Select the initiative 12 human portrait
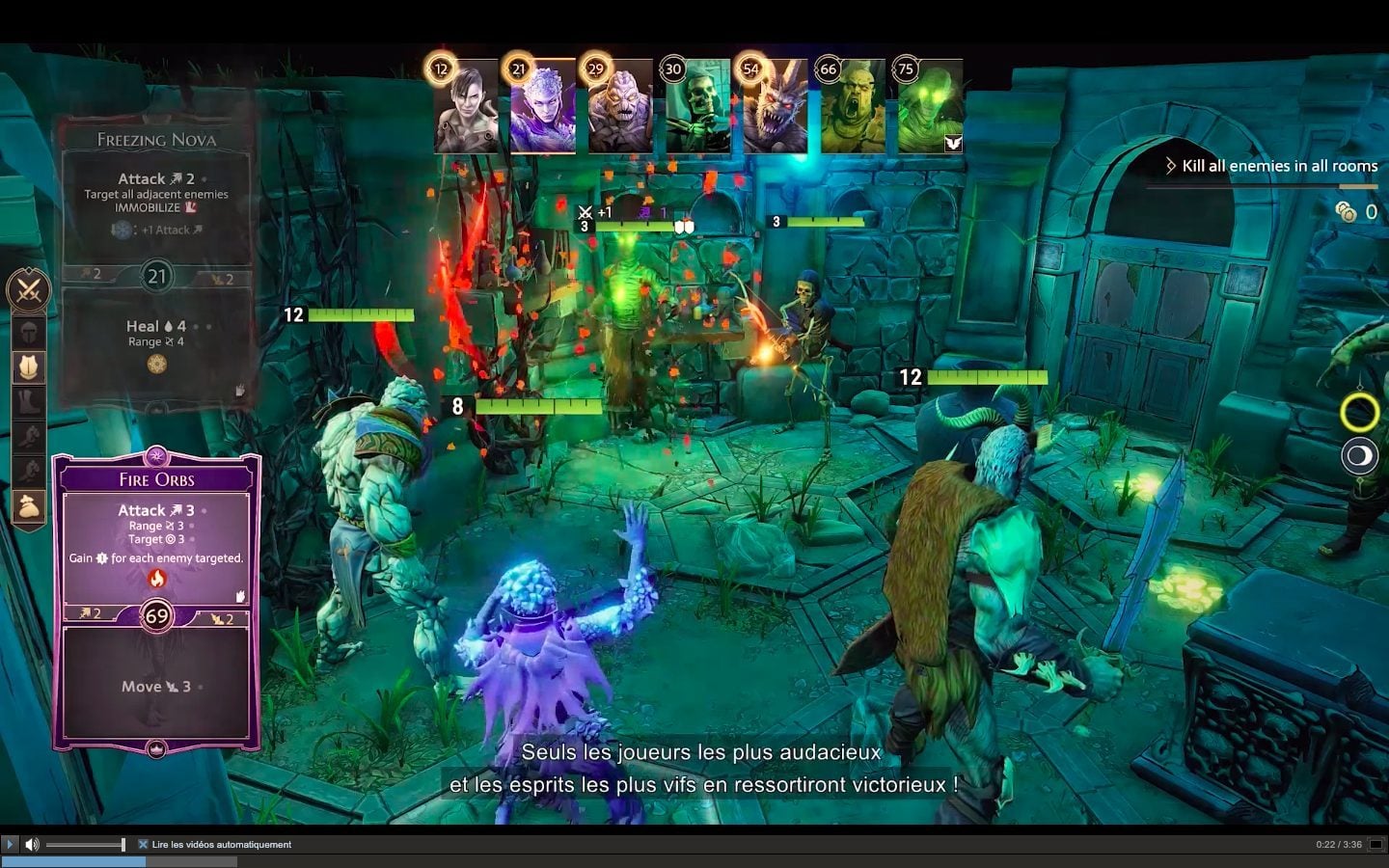The image size is (1389, 868). click(466, 108)
